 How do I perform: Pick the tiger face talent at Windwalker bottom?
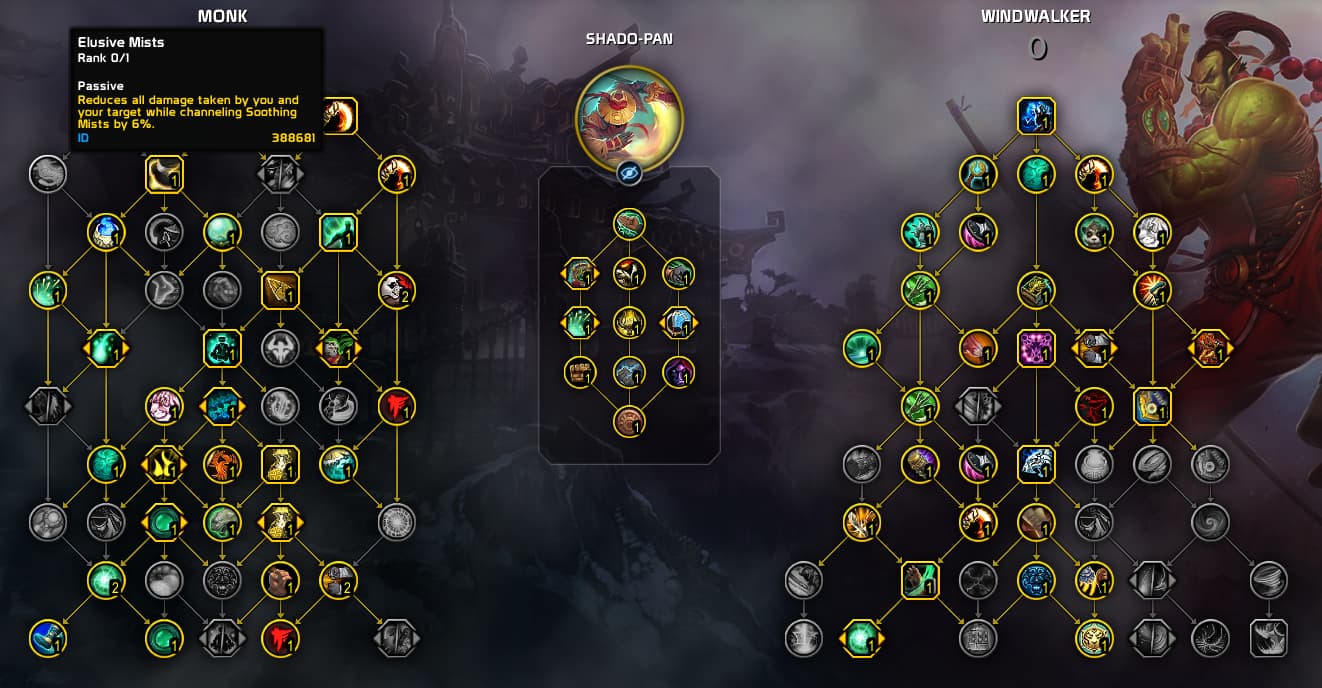point(1094,638)
